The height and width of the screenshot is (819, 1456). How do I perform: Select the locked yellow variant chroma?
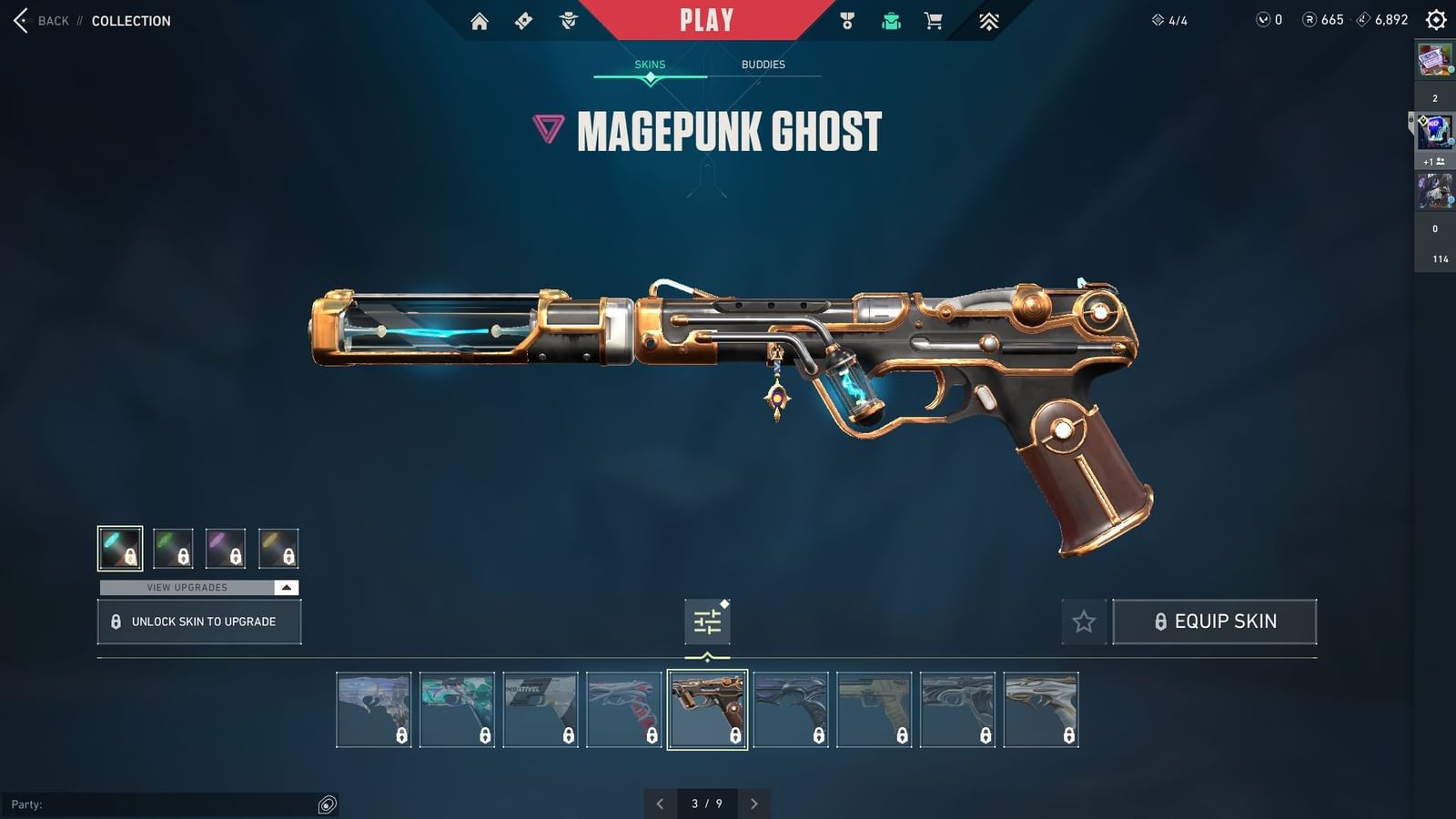pyautogui.click(x=279, y=548)
